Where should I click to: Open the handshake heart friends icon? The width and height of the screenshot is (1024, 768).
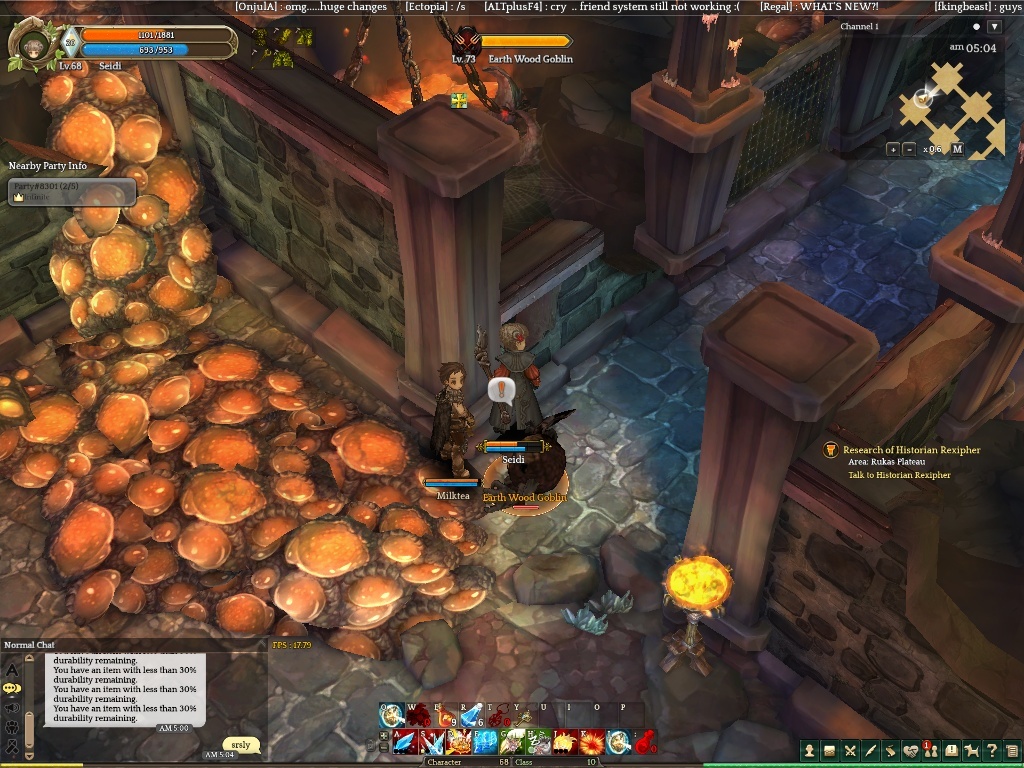pyautogui.click(x=910, y=750)
